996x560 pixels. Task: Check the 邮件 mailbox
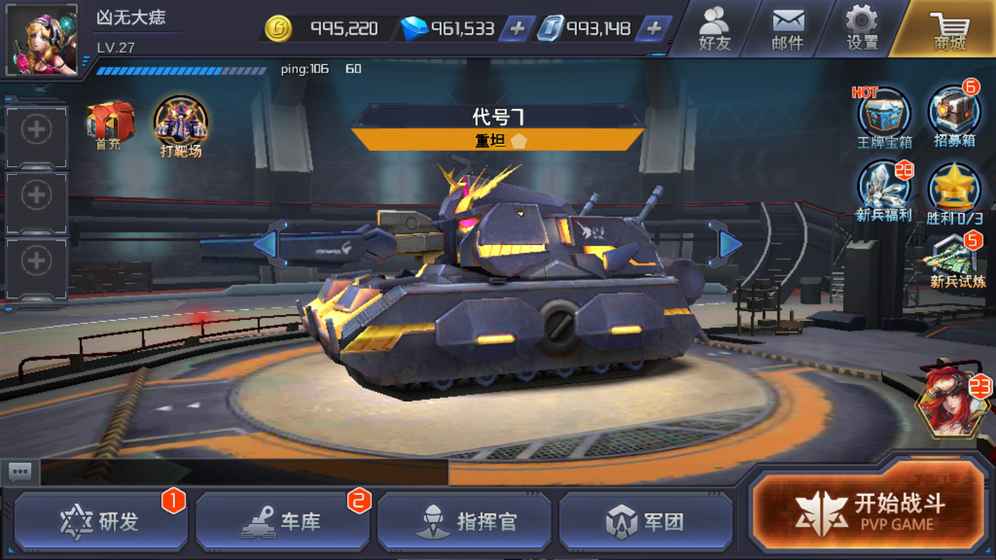(x=788, y=28)
